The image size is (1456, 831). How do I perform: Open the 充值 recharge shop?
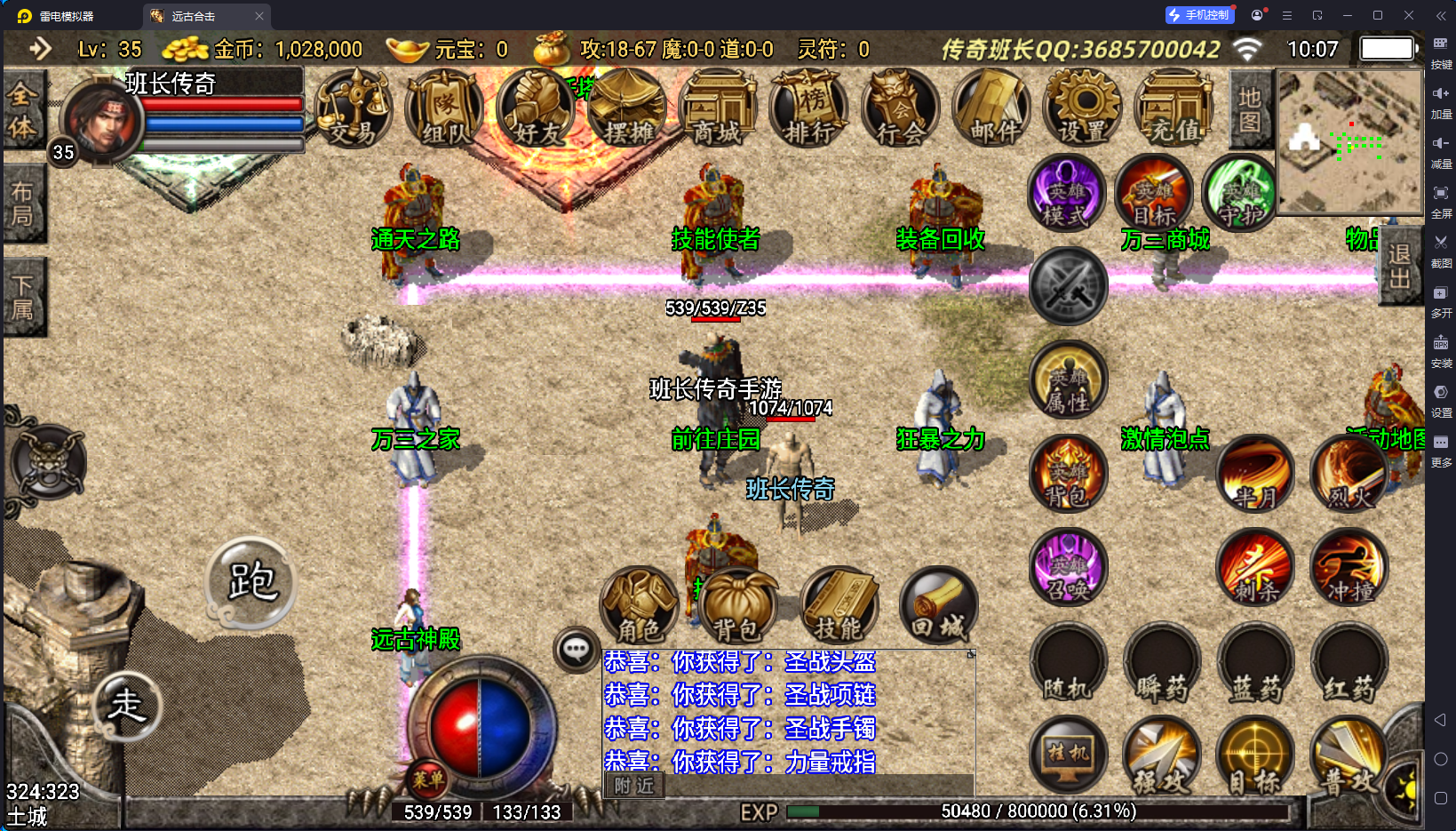[x=1174, y=109]
